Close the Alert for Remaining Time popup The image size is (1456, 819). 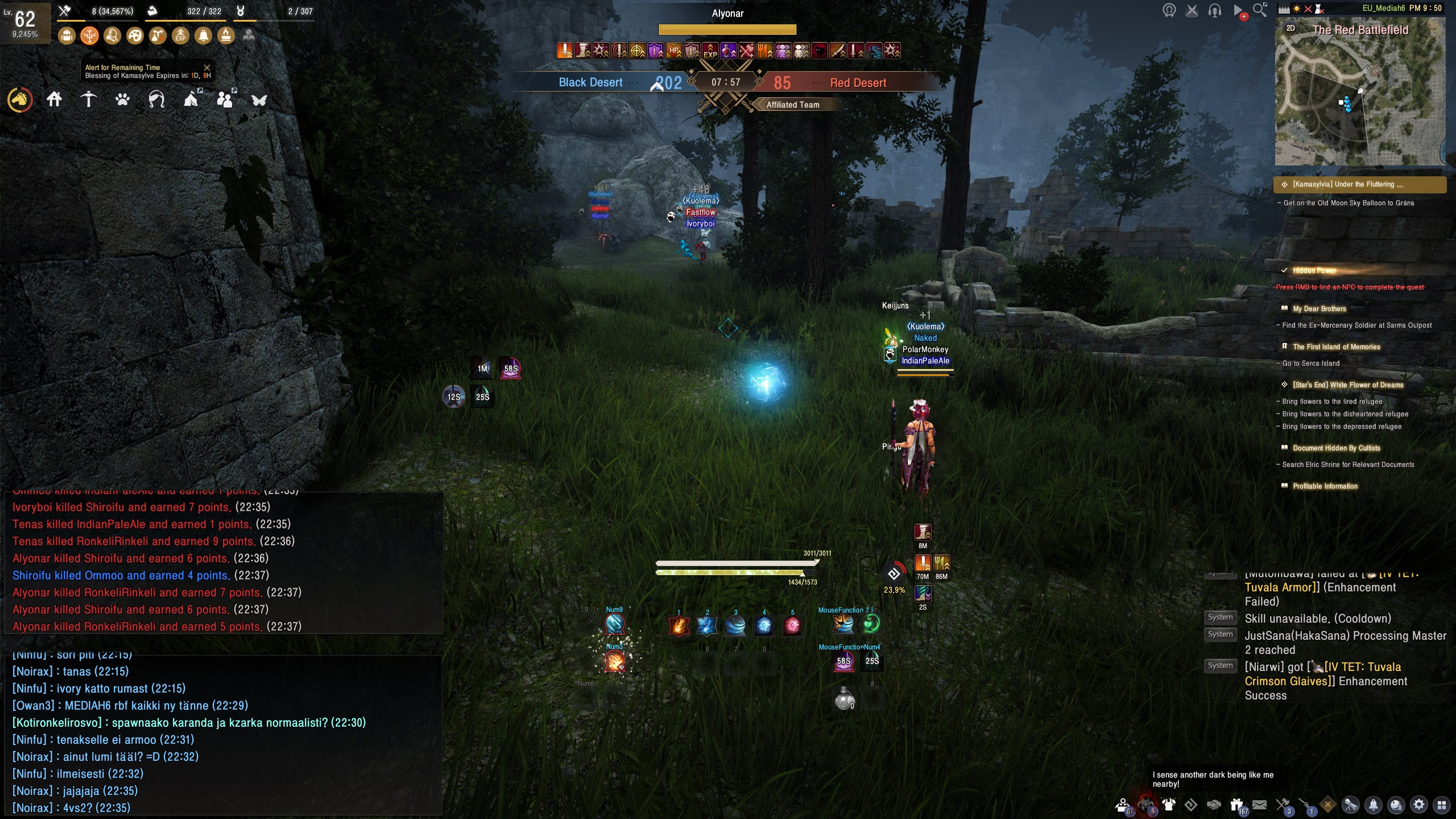pyautogui.click(x=207, y=68)
